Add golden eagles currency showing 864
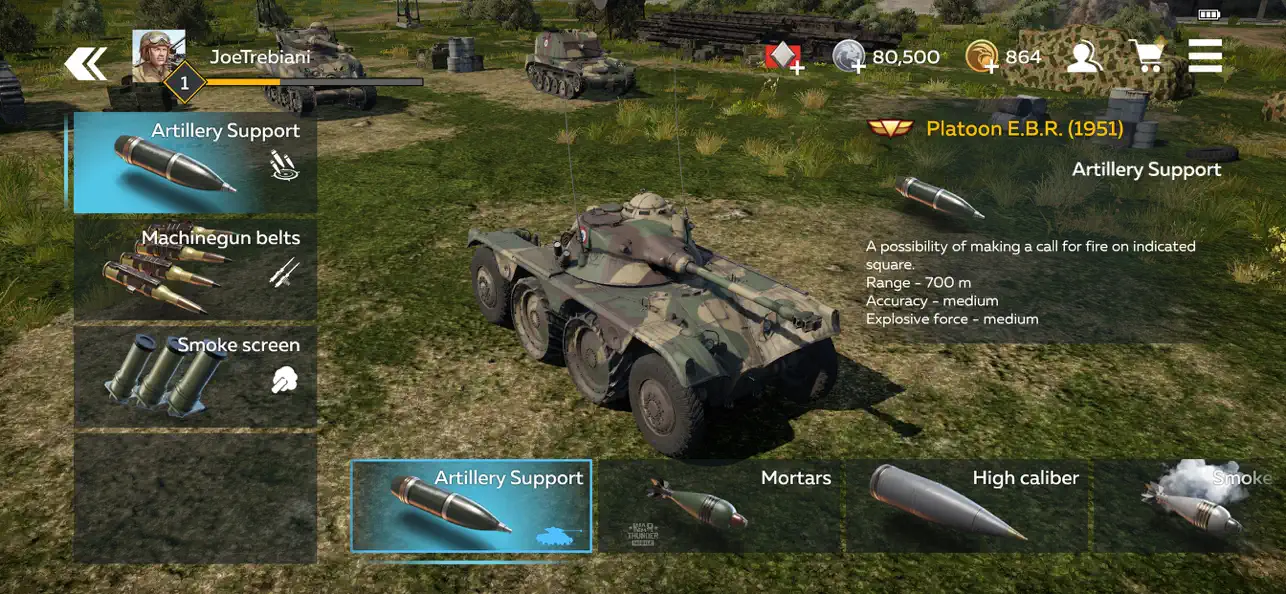 (982, 57)
